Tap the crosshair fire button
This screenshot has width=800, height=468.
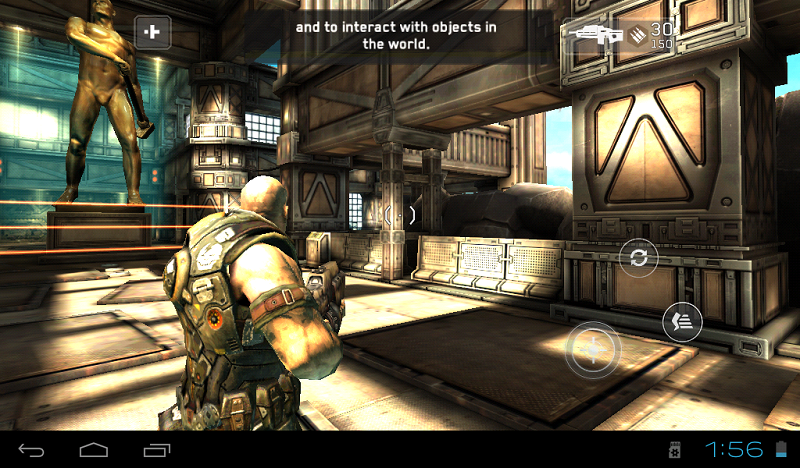pos(593,350)
